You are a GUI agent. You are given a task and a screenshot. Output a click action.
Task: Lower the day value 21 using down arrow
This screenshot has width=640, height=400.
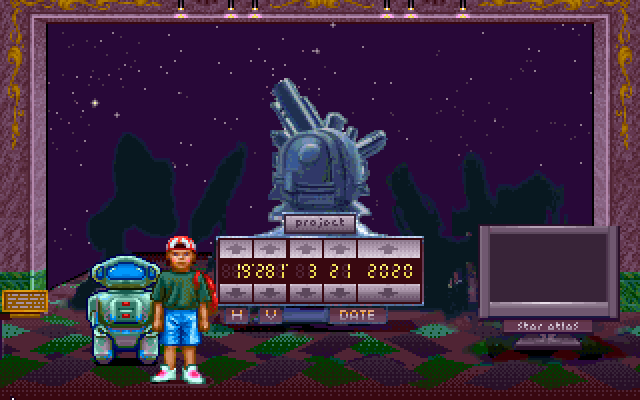coord(339,292)
